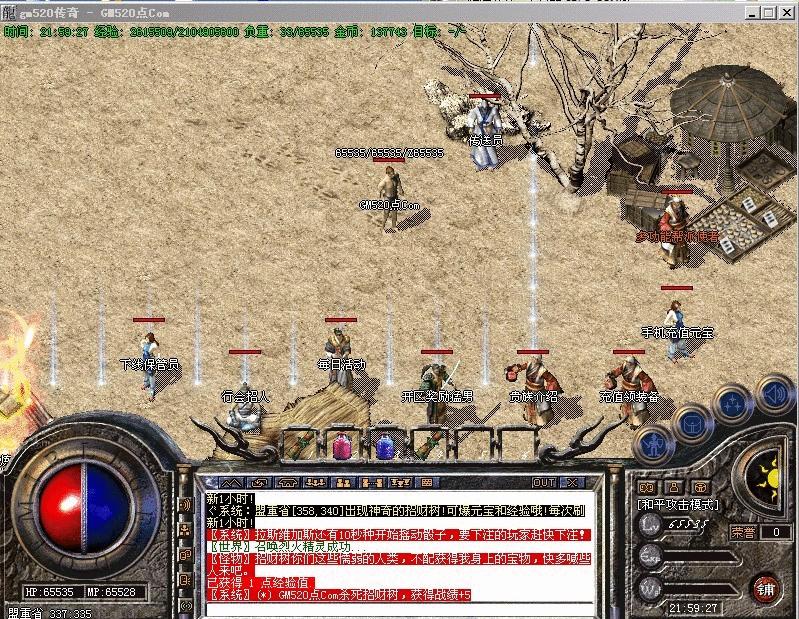The image size is (799, 619).
Task: Minimize the game window
Action: pyautogui.click(x=751, y=12)
